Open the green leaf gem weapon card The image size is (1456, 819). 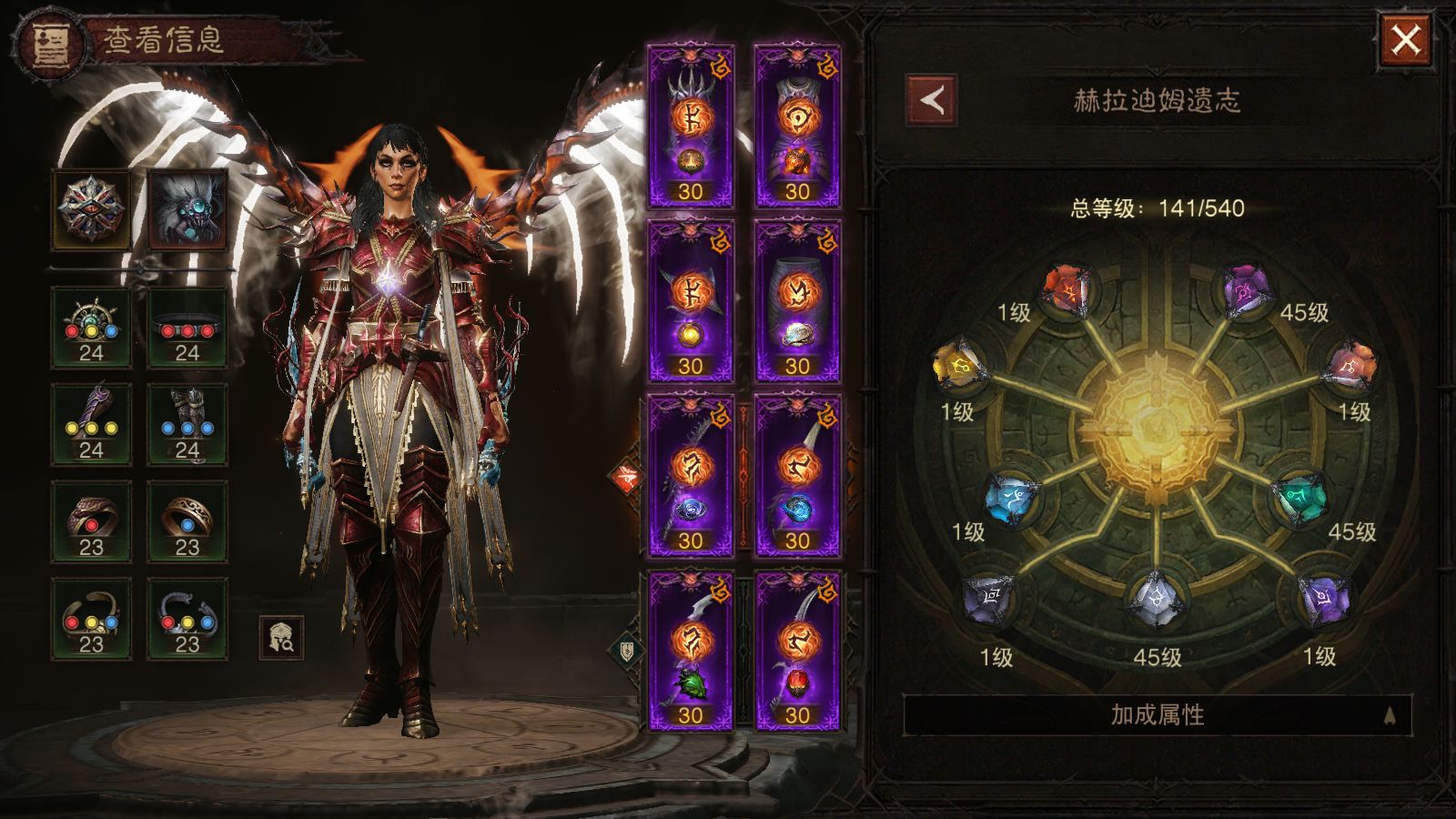691,650
